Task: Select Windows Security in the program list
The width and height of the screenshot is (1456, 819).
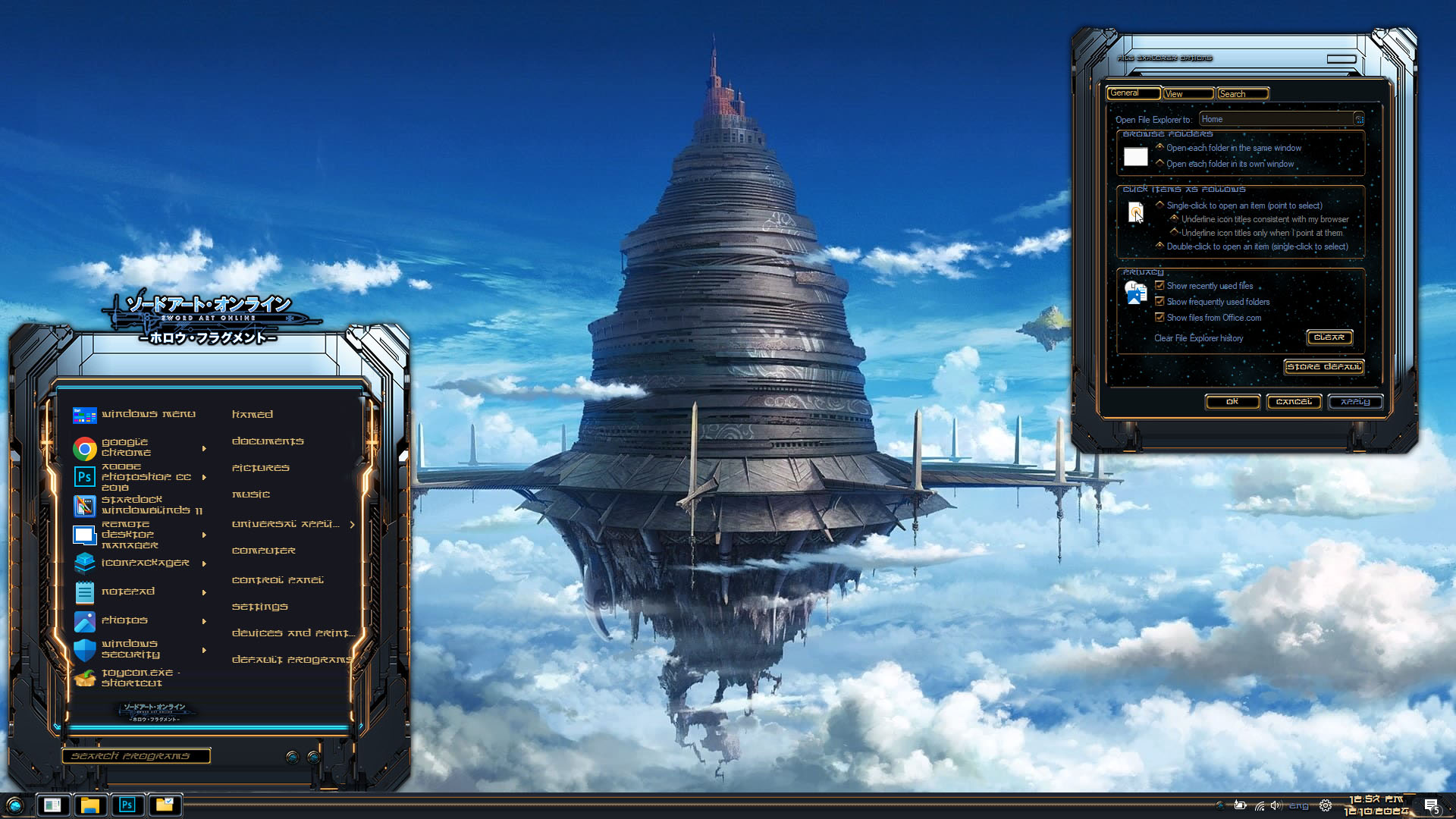Action: [x=130, y=649]
